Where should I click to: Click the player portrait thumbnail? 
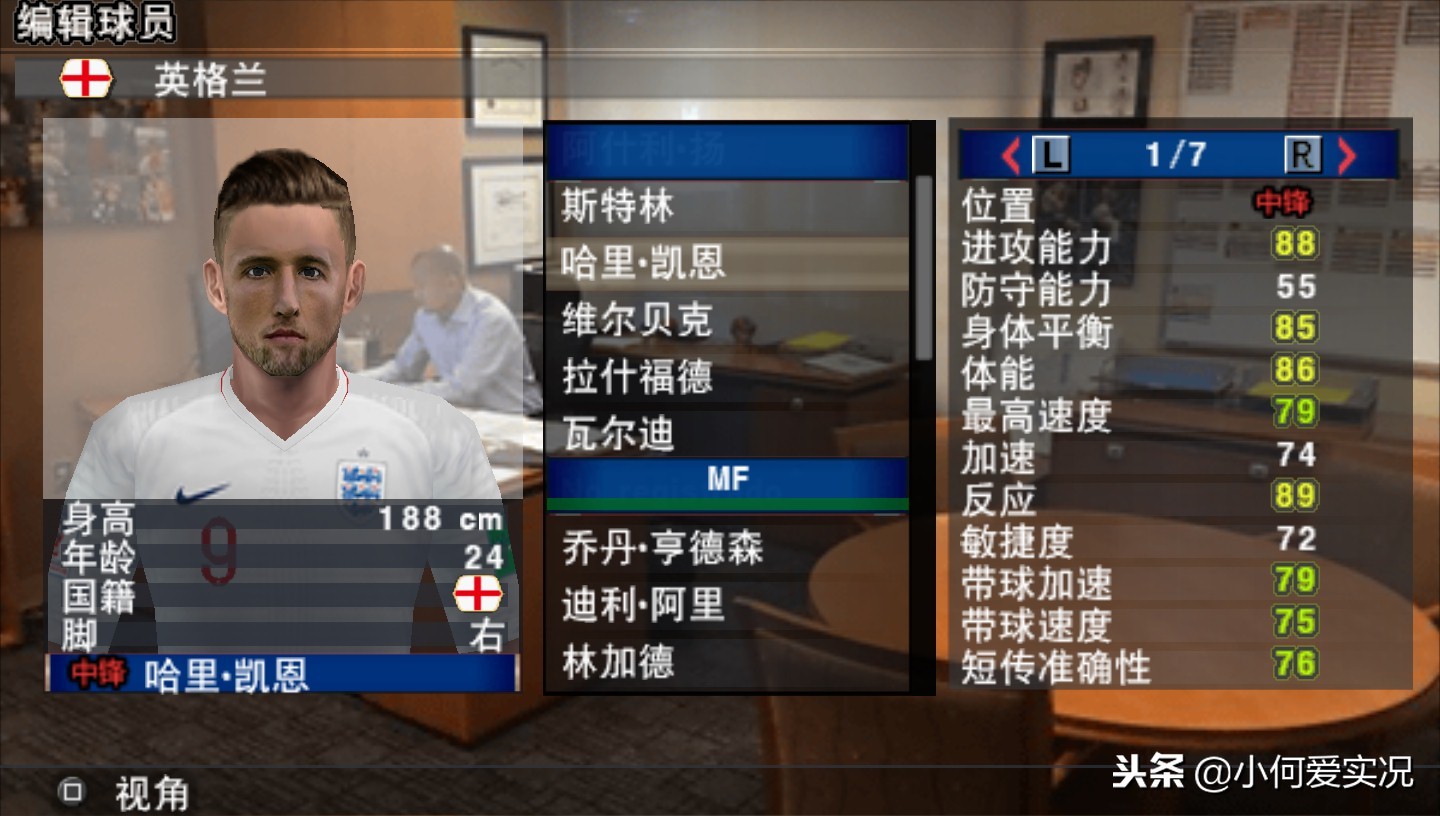(x=283, y=300)
